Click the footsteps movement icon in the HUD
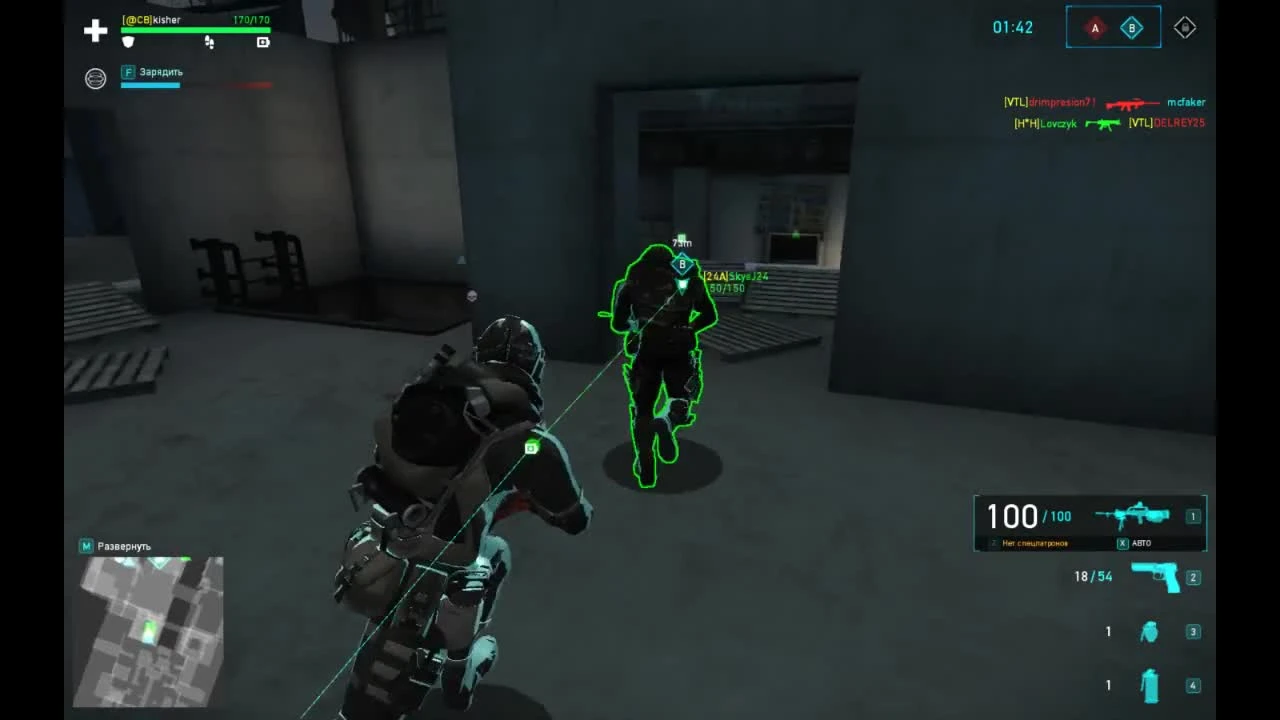 [208, 43]
